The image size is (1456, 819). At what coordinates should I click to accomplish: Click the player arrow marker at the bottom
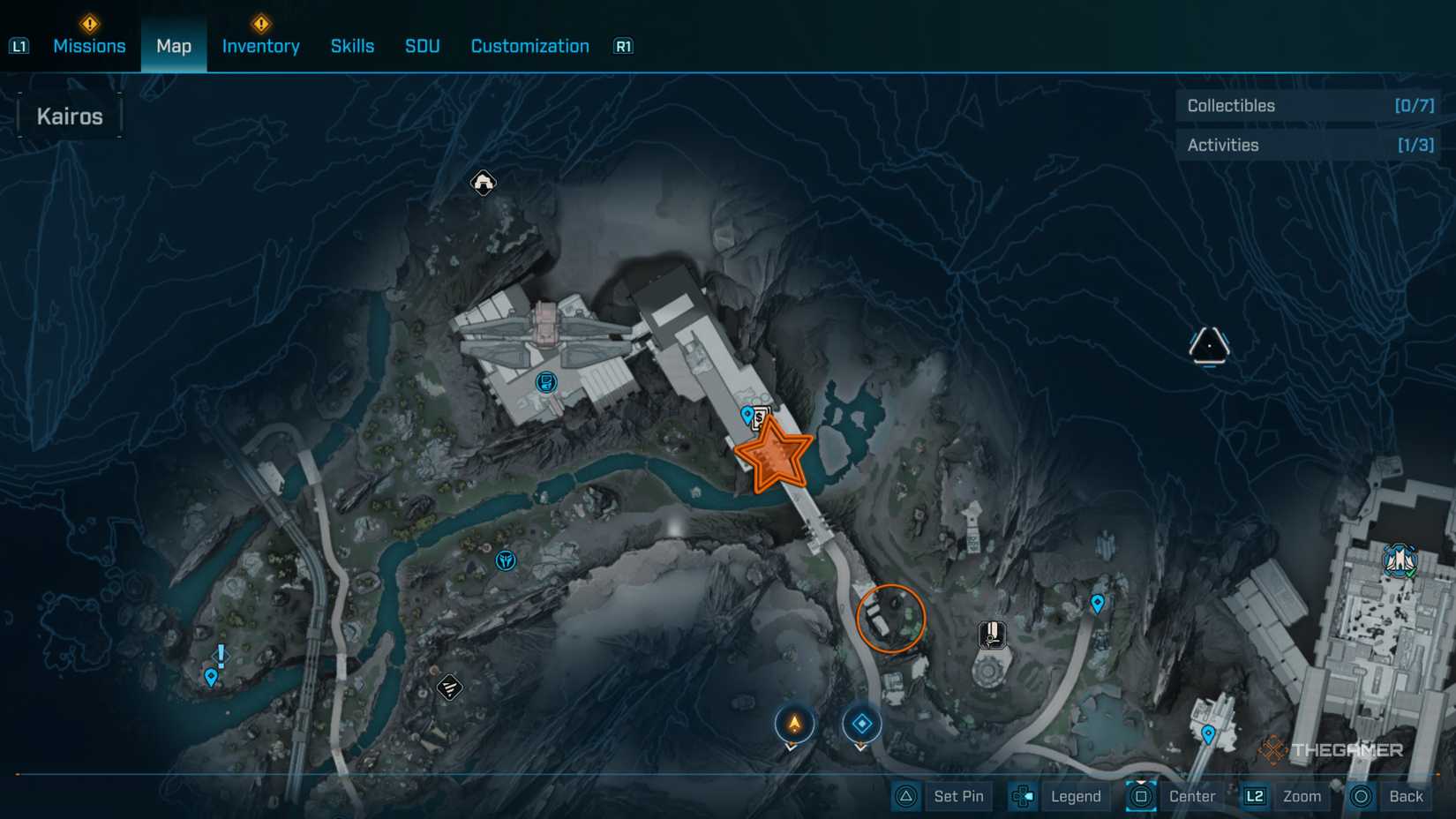tap(793, 724)
